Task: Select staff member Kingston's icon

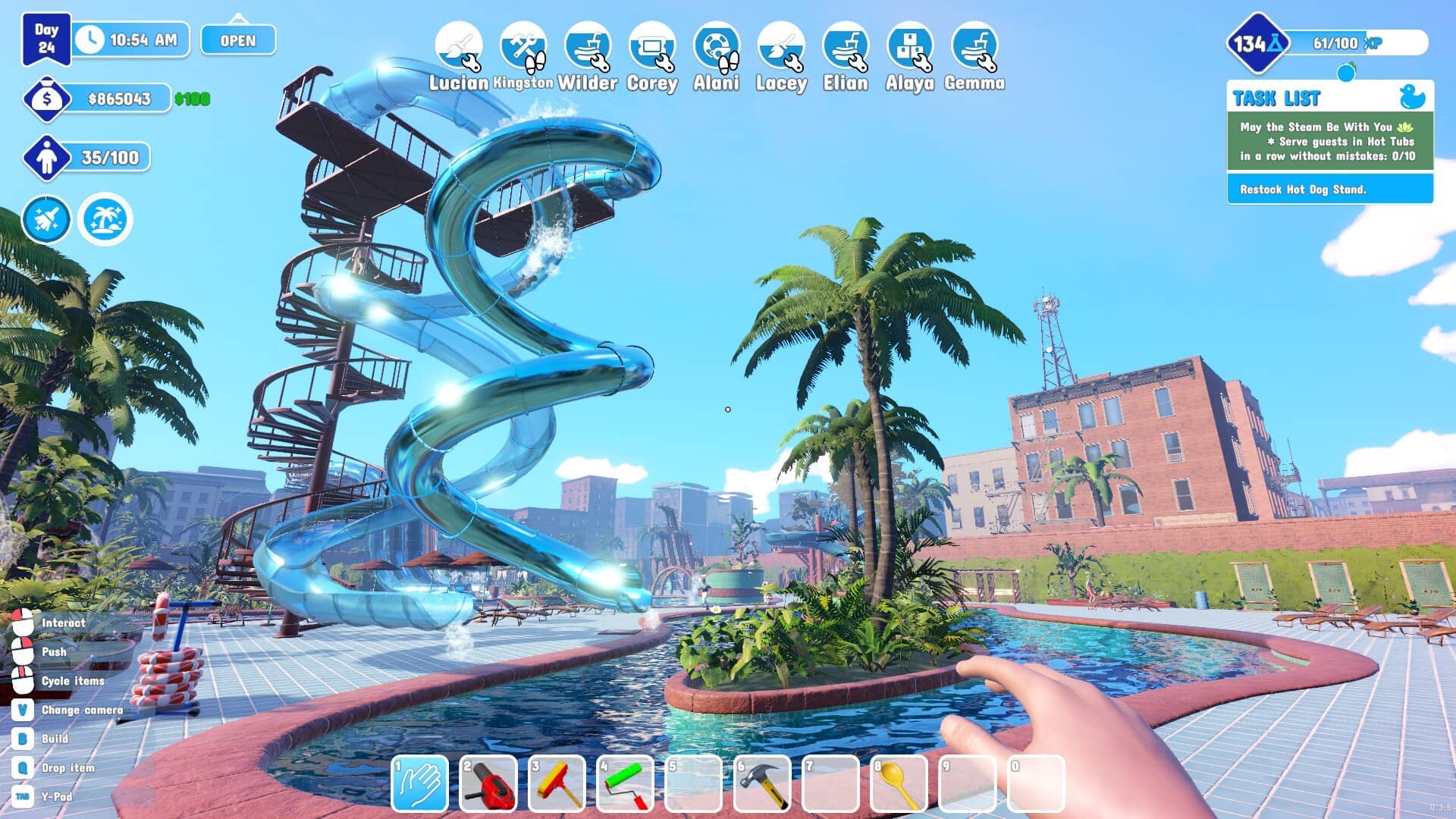Action: [x=522, y=46]
